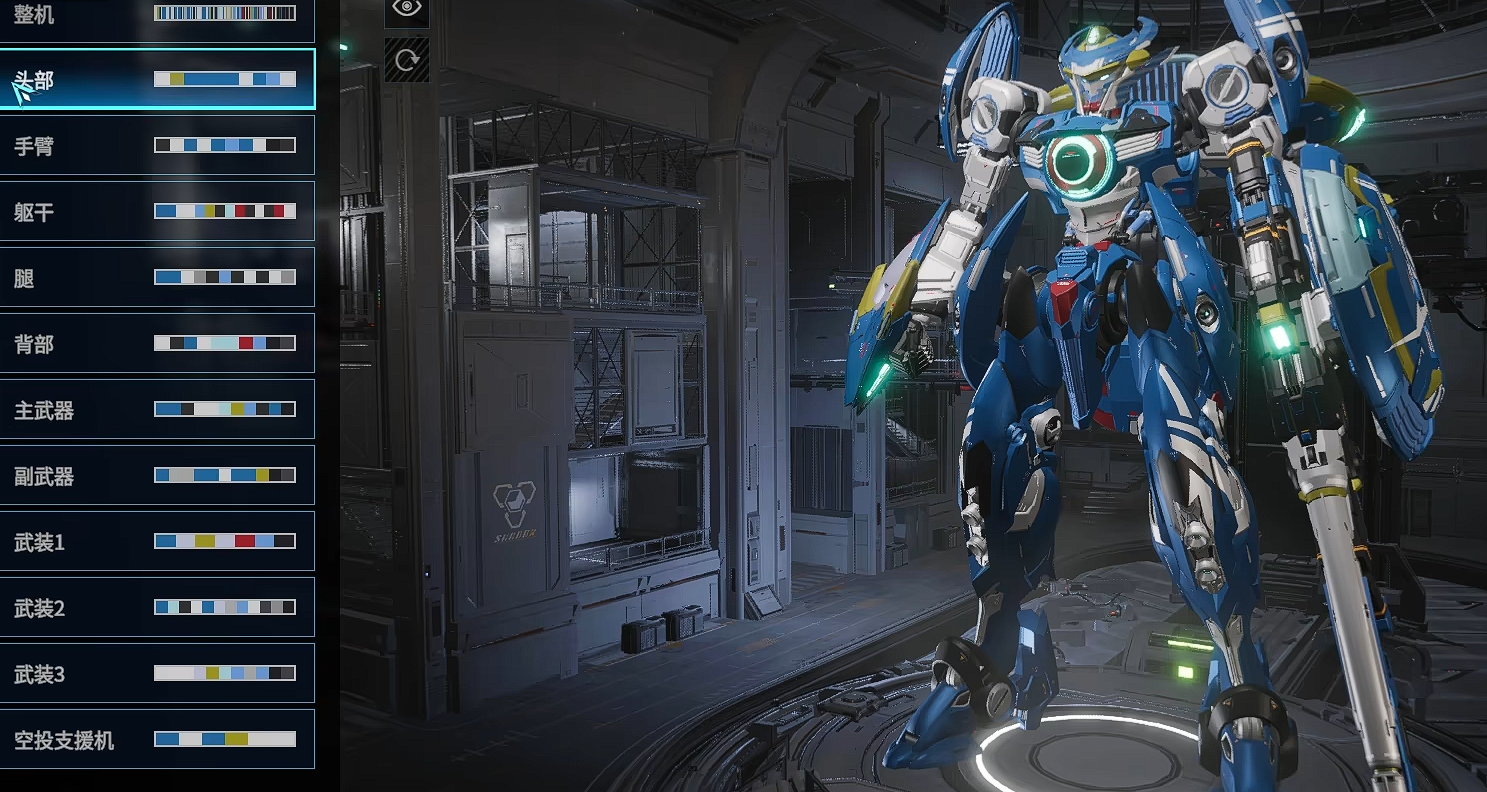Select the 躯干 torso paint entry

(157, 211)
